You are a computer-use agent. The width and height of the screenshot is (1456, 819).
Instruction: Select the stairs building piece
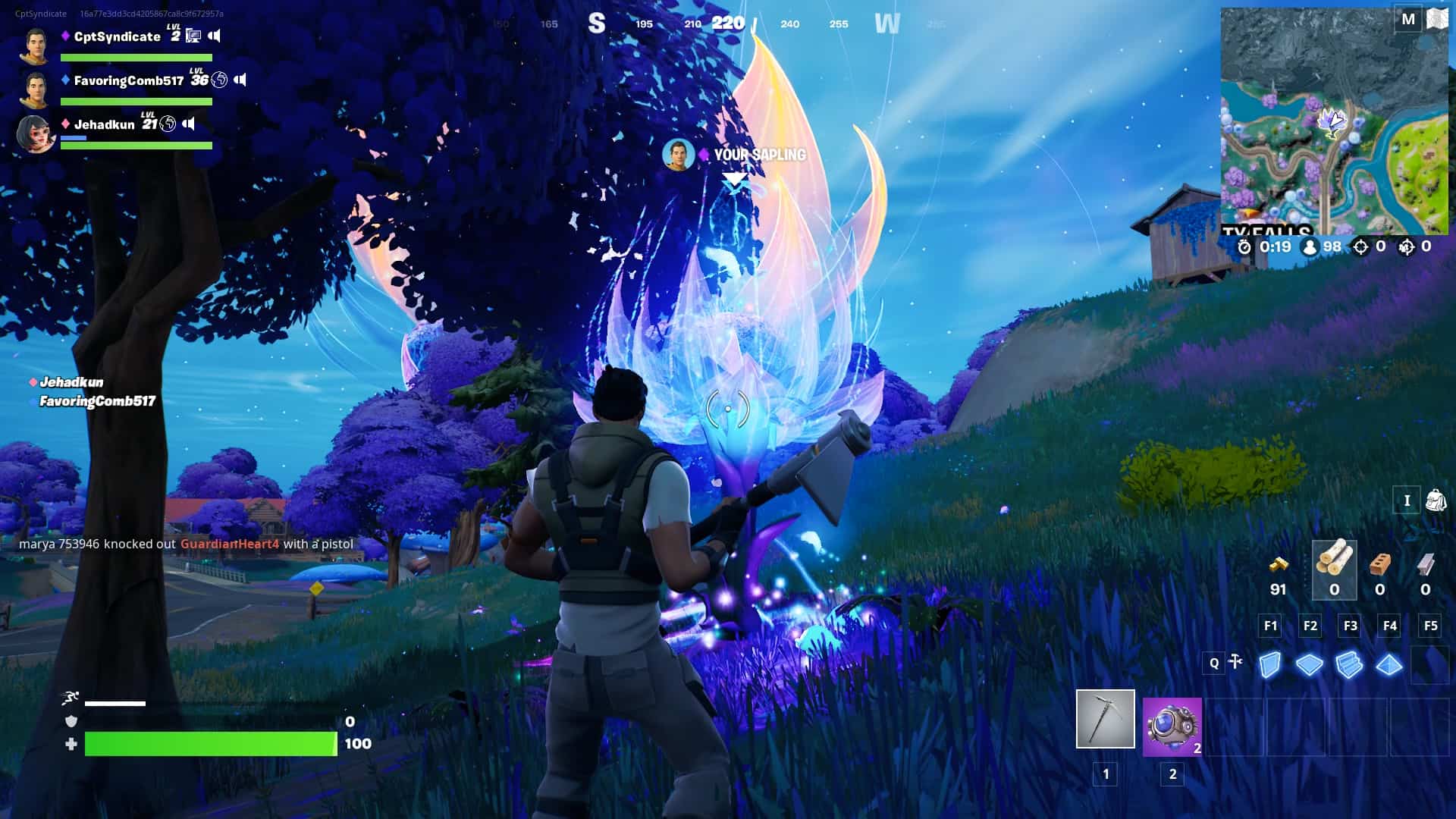point(1350,663)
